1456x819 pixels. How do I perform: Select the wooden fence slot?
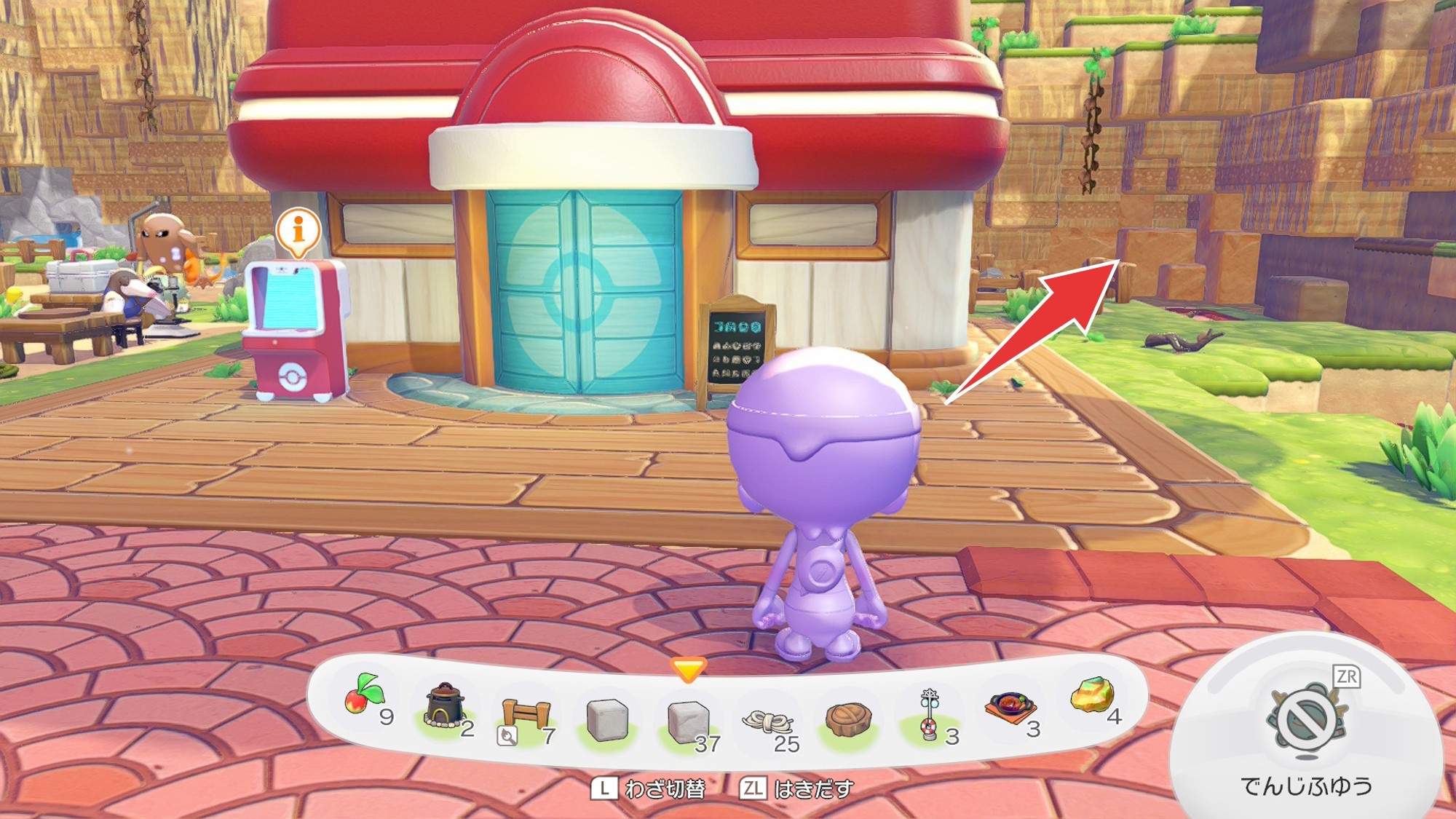[x=526, y=717]
